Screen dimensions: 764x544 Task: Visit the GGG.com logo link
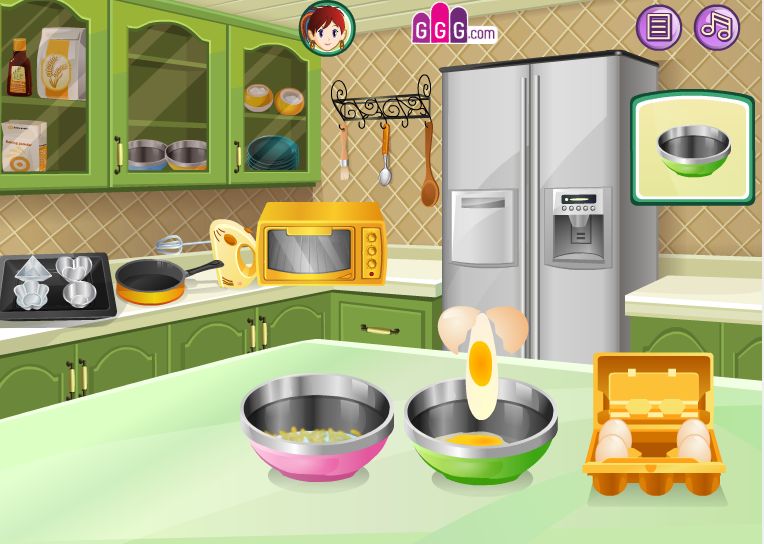click(453, 28)
